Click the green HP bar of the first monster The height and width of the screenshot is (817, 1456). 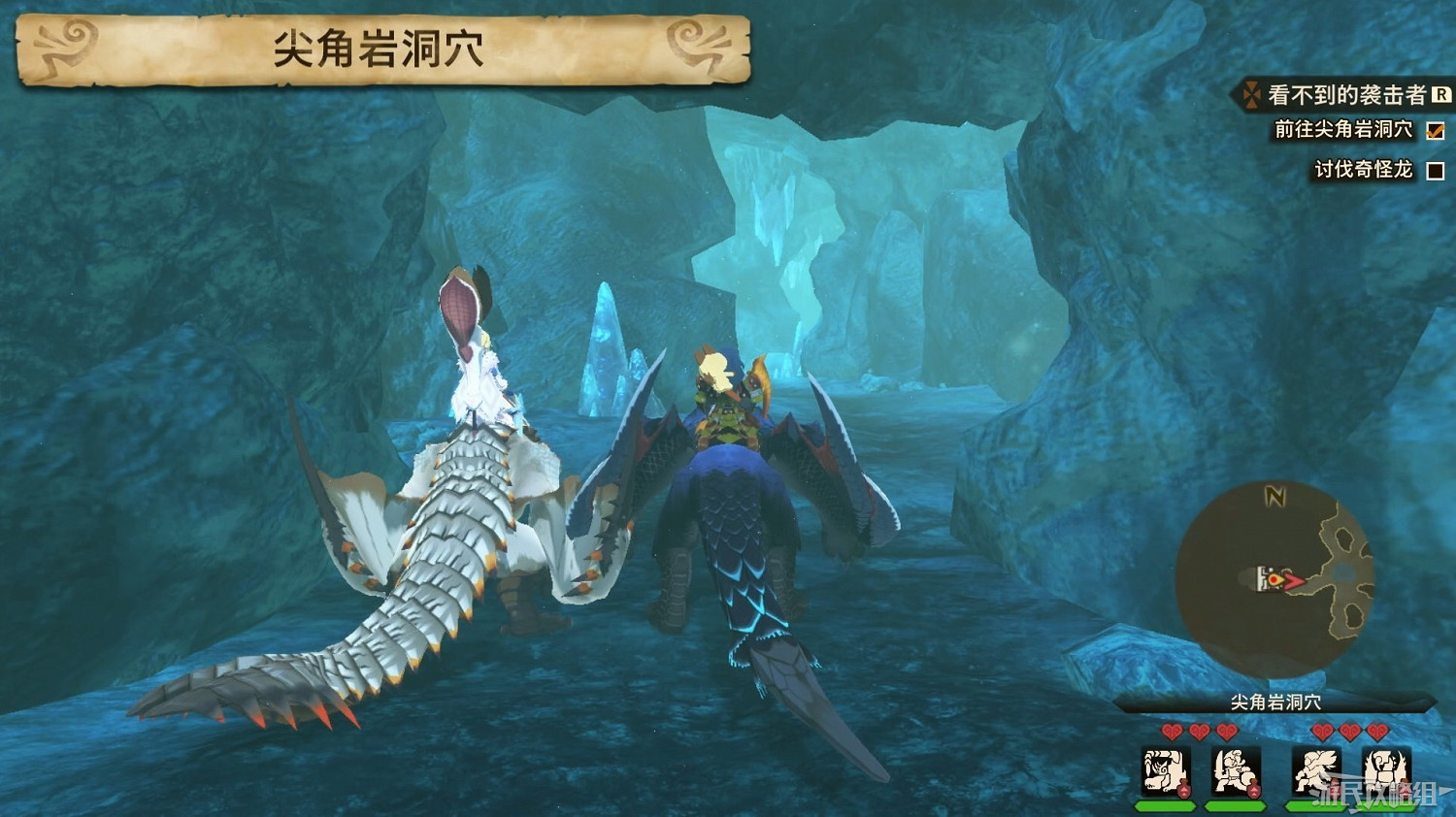click(1166, 805)
